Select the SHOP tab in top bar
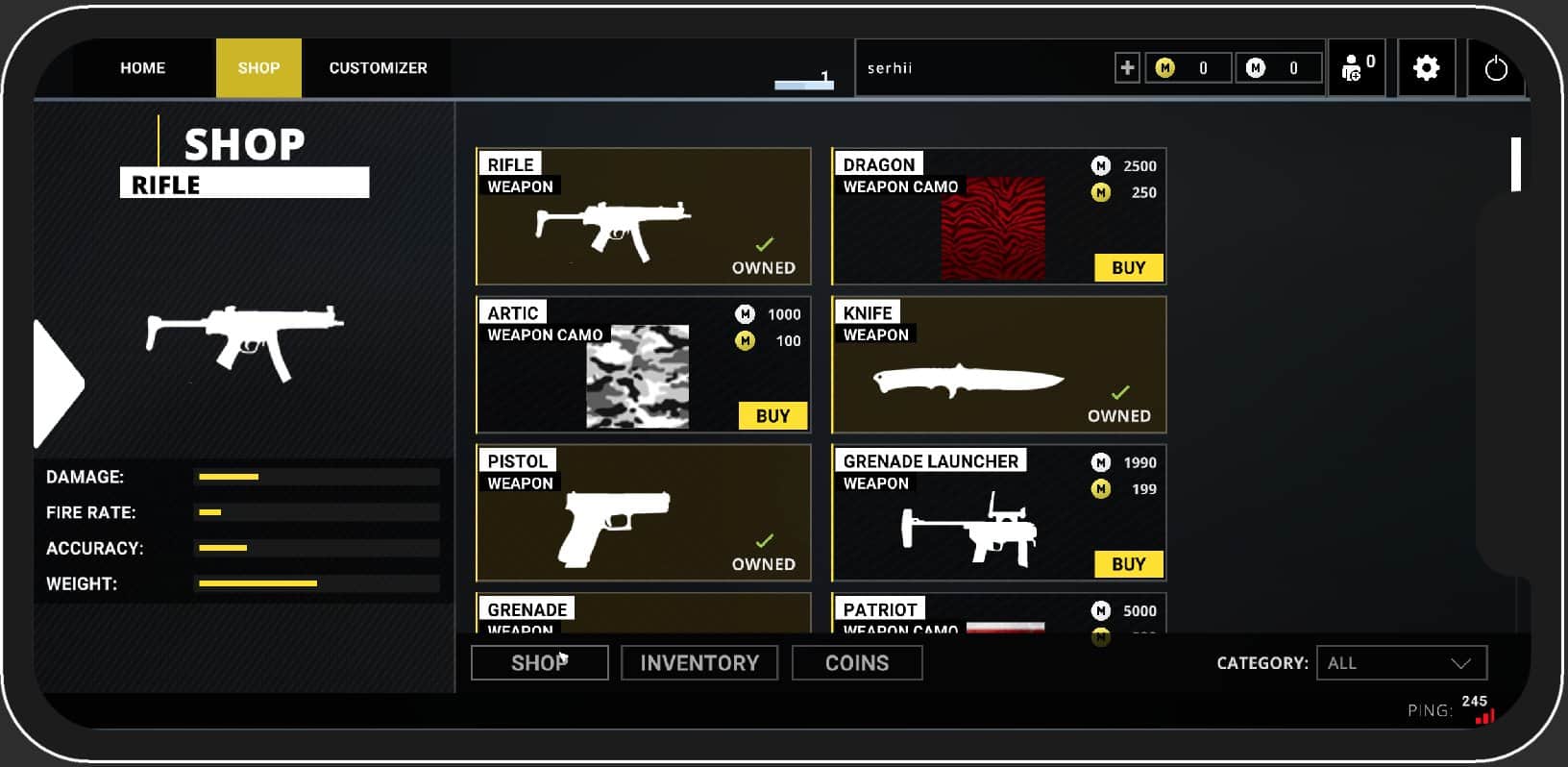 [258, 68]
